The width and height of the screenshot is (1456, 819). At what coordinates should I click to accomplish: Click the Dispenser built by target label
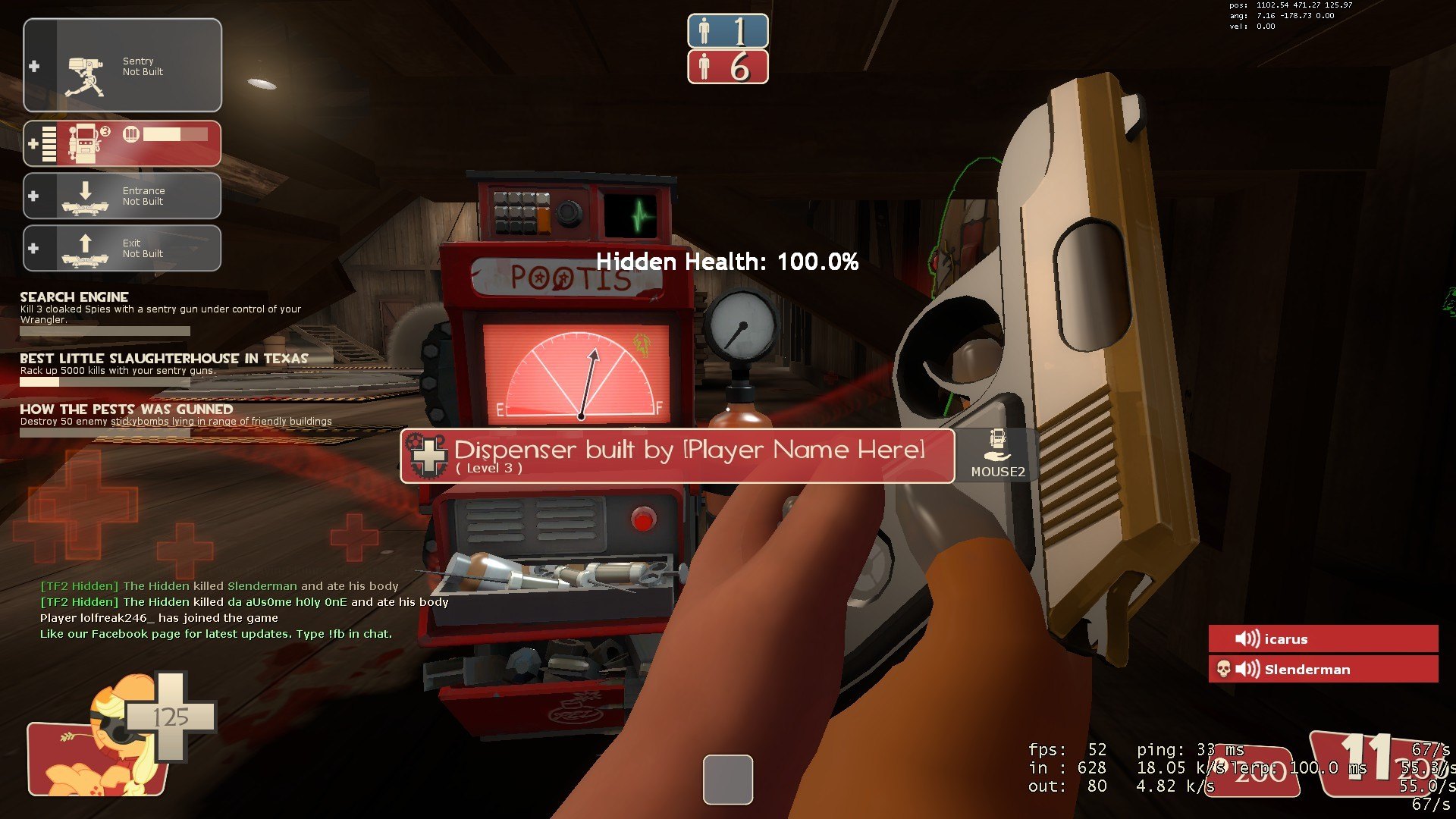(677, 456)
